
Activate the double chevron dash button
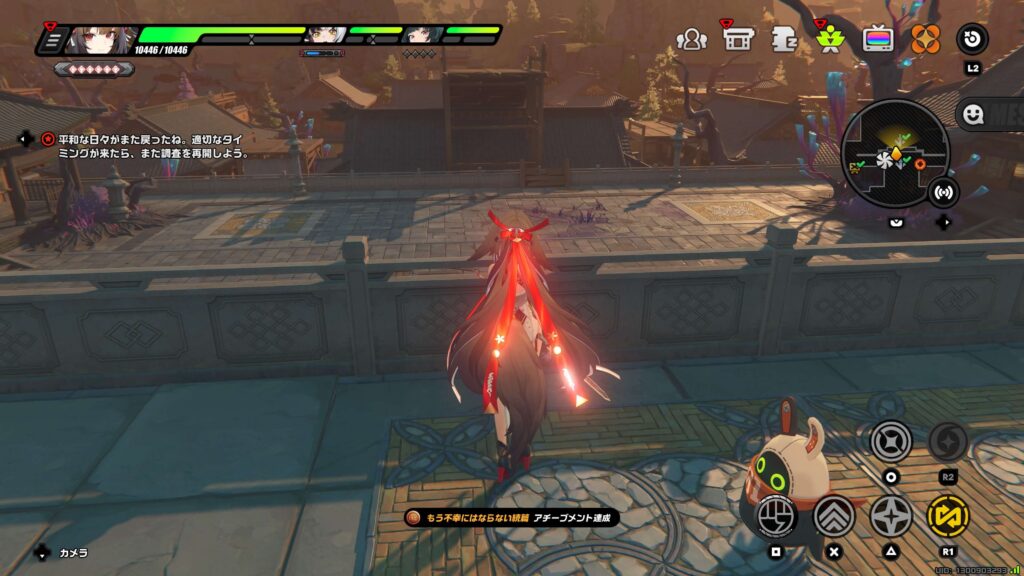point(834,516)
